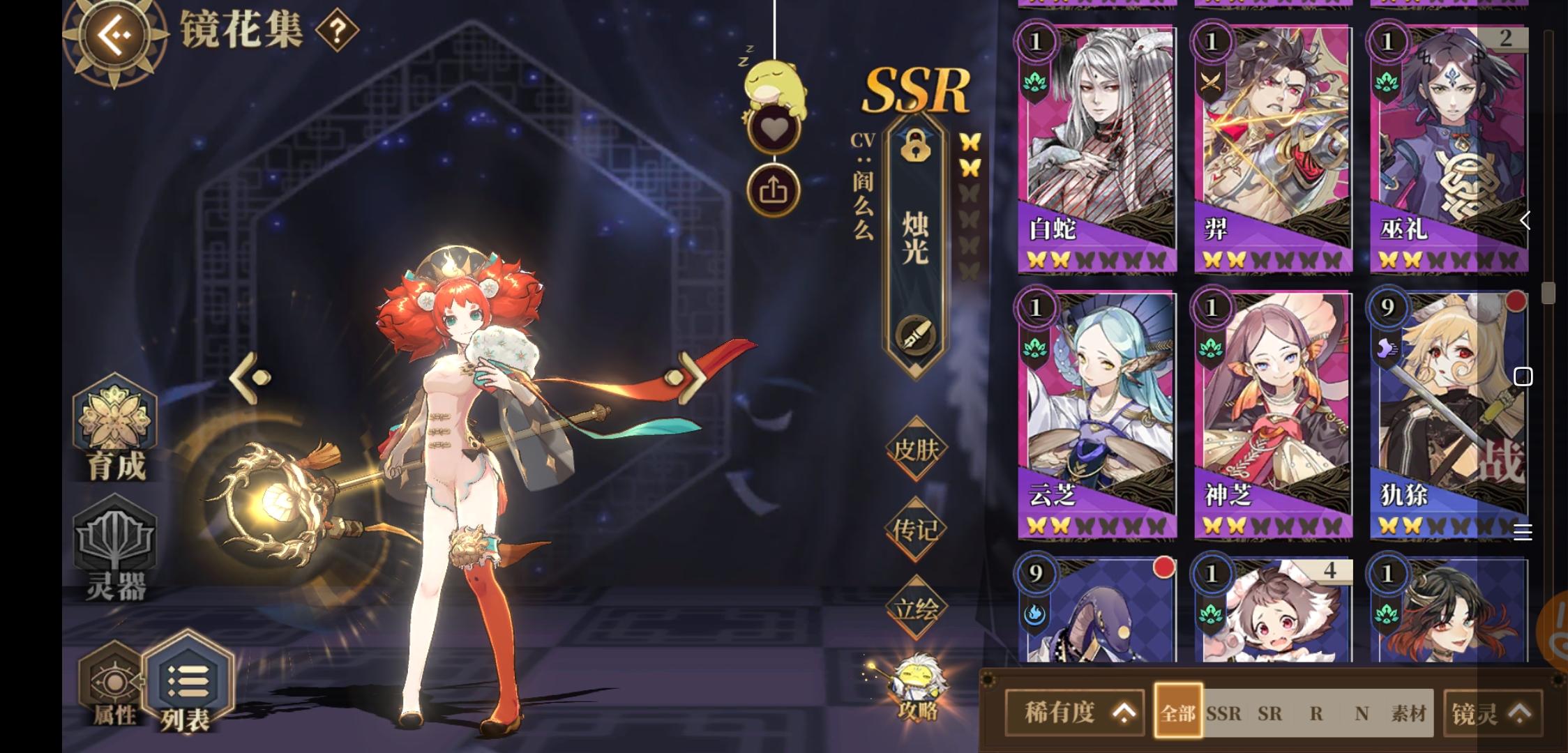Open the 白蛇 character card
Screen dimensions: 1568x753
click(x=1097, y=146)
